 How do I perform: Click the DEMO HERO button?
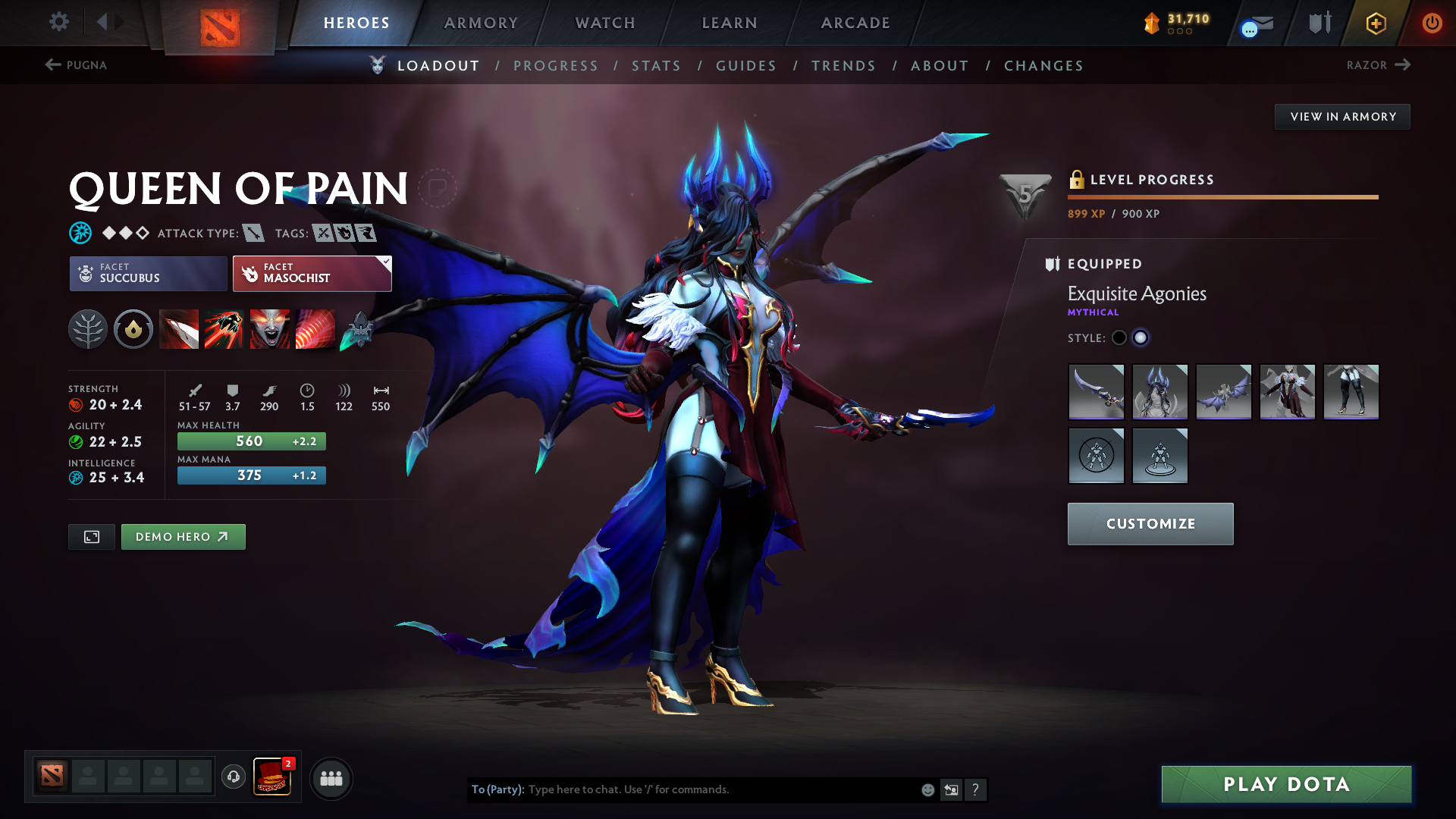(183, 536)
